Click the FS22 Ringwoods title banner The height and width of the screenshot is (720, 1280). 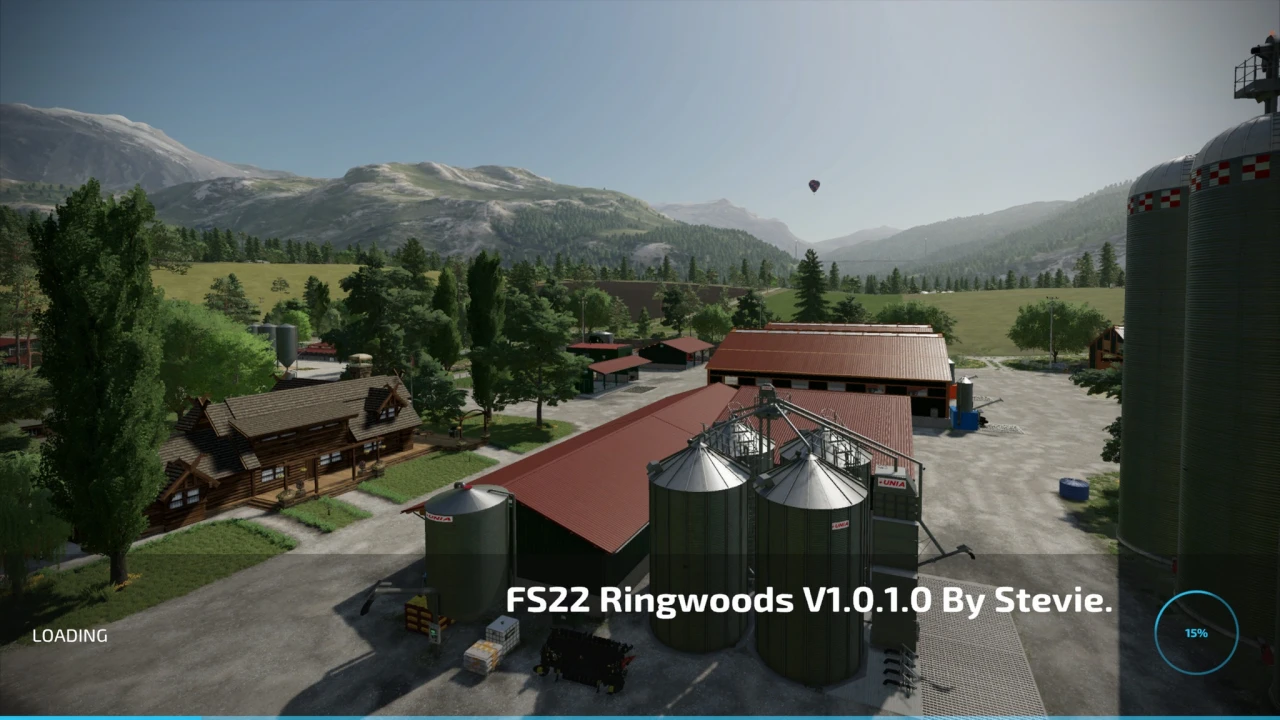[808, 602]
